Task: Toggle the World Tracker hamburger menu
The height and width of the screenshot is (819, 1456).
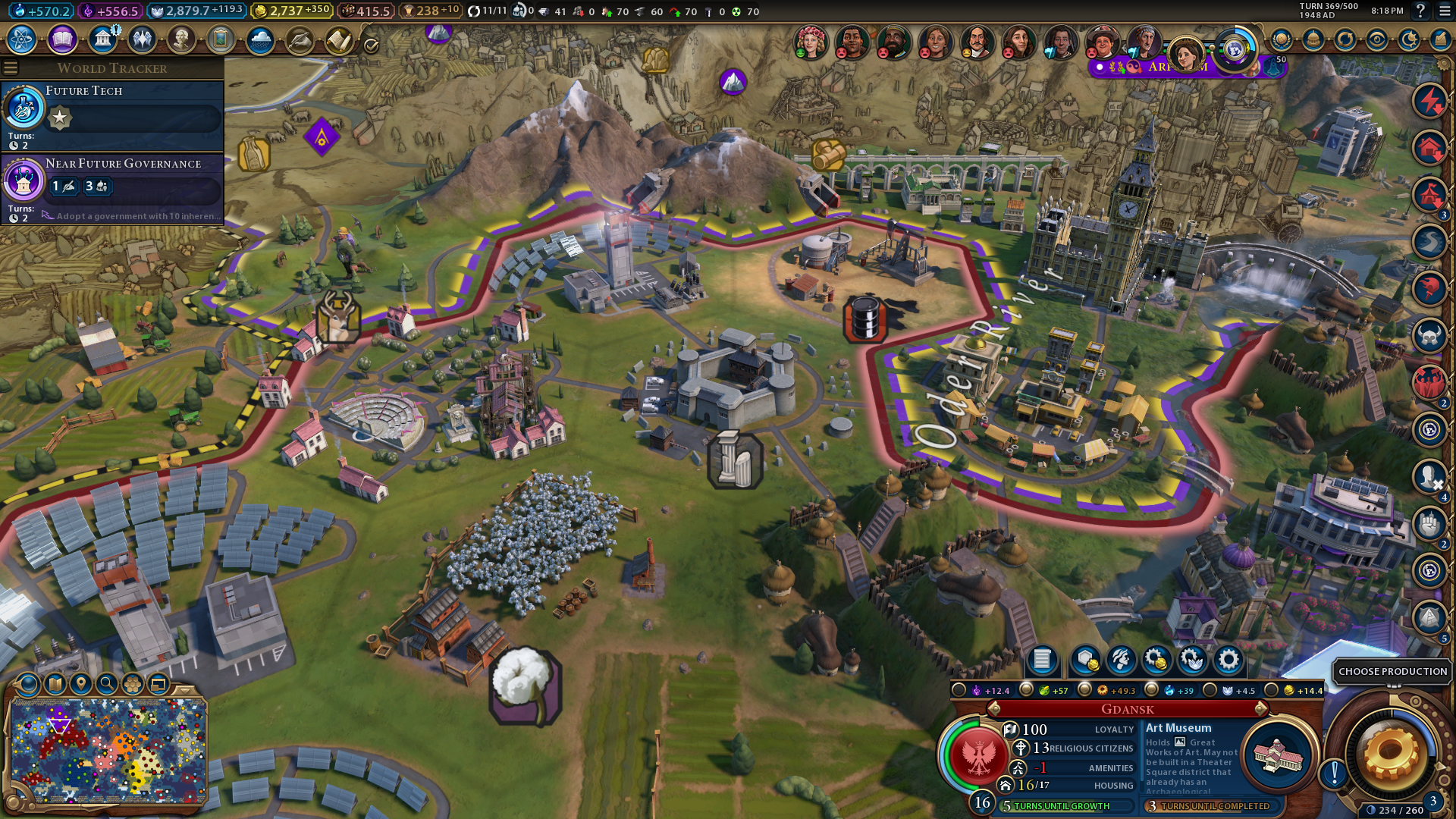Action: click(11, 68)
